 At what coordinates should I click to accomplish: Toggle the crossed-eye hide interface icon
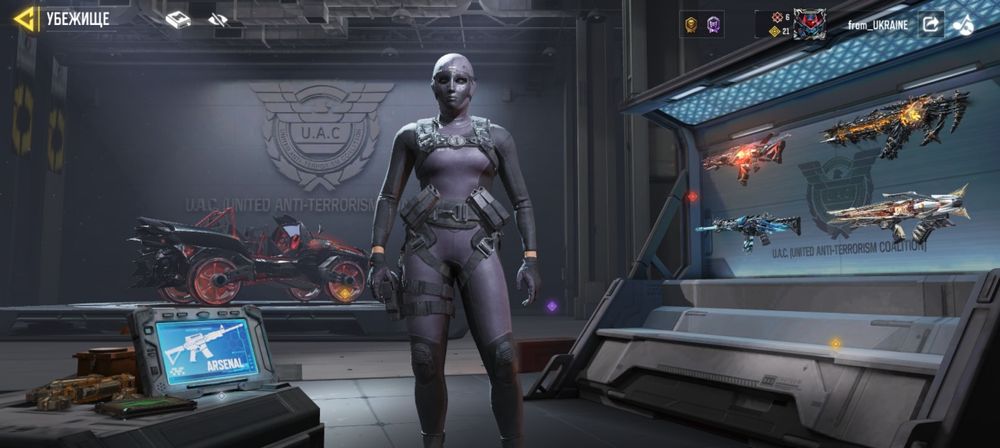click(217, 19)
